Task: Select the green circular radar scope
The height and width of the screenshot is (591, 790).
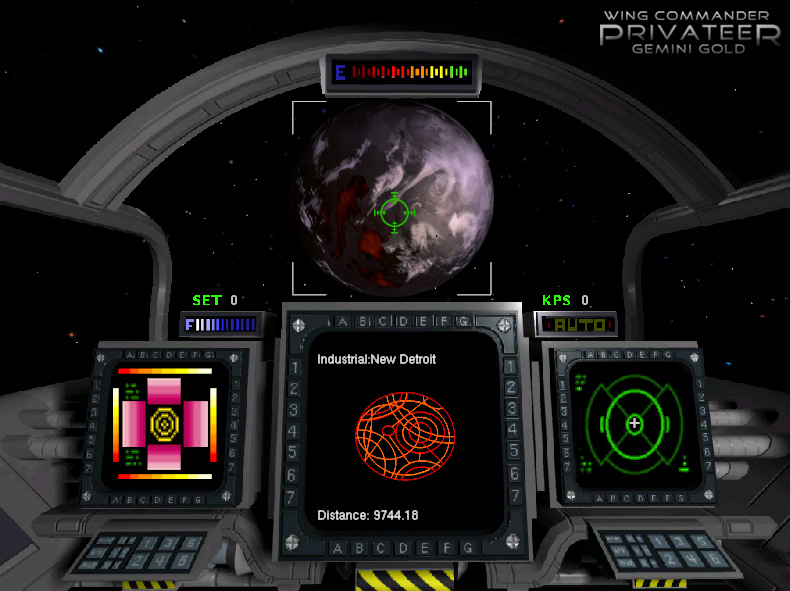Action: click(633, 424)
